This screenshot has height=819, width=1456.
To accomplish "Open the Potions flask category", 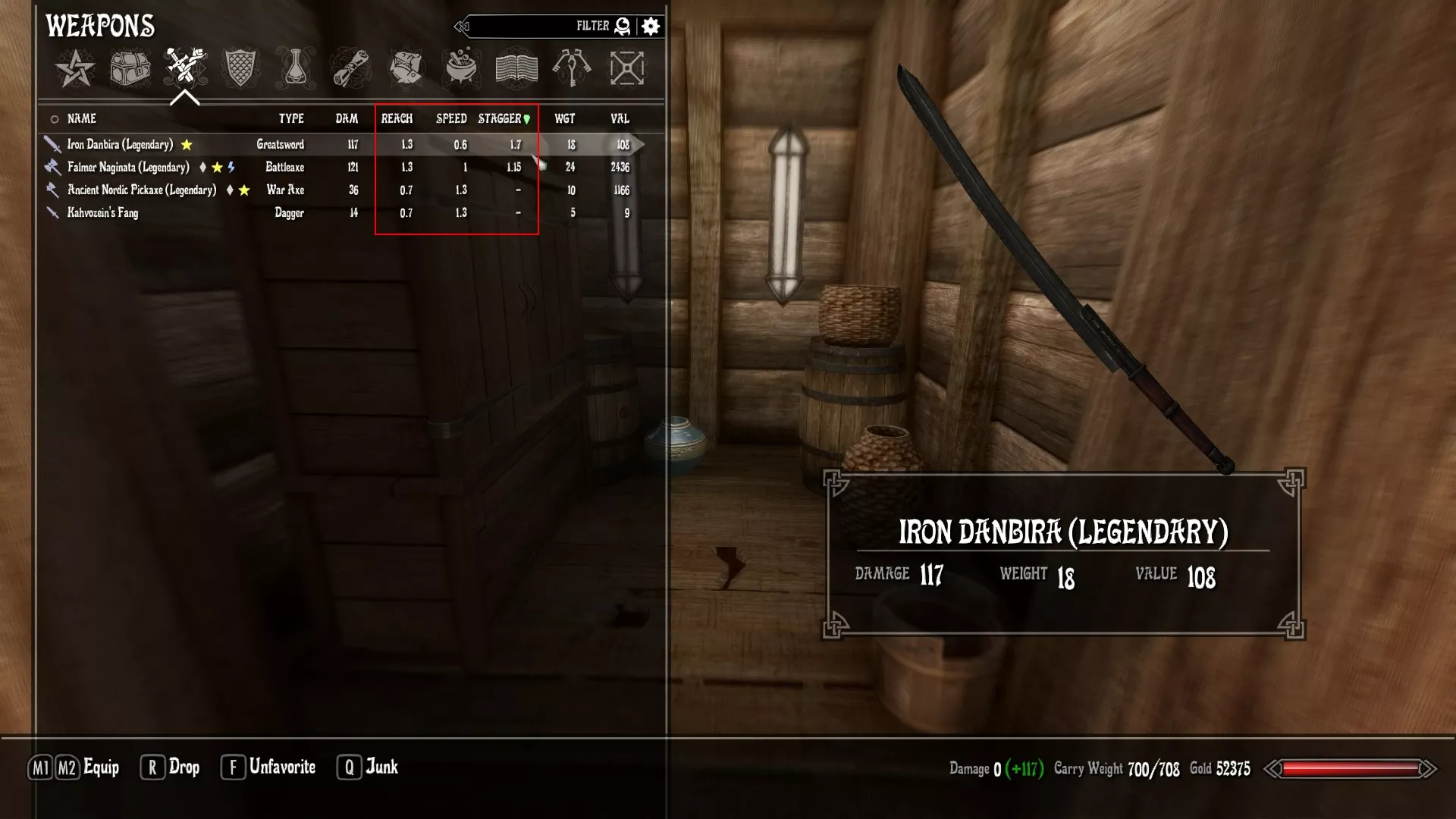I will pos(295,68).
